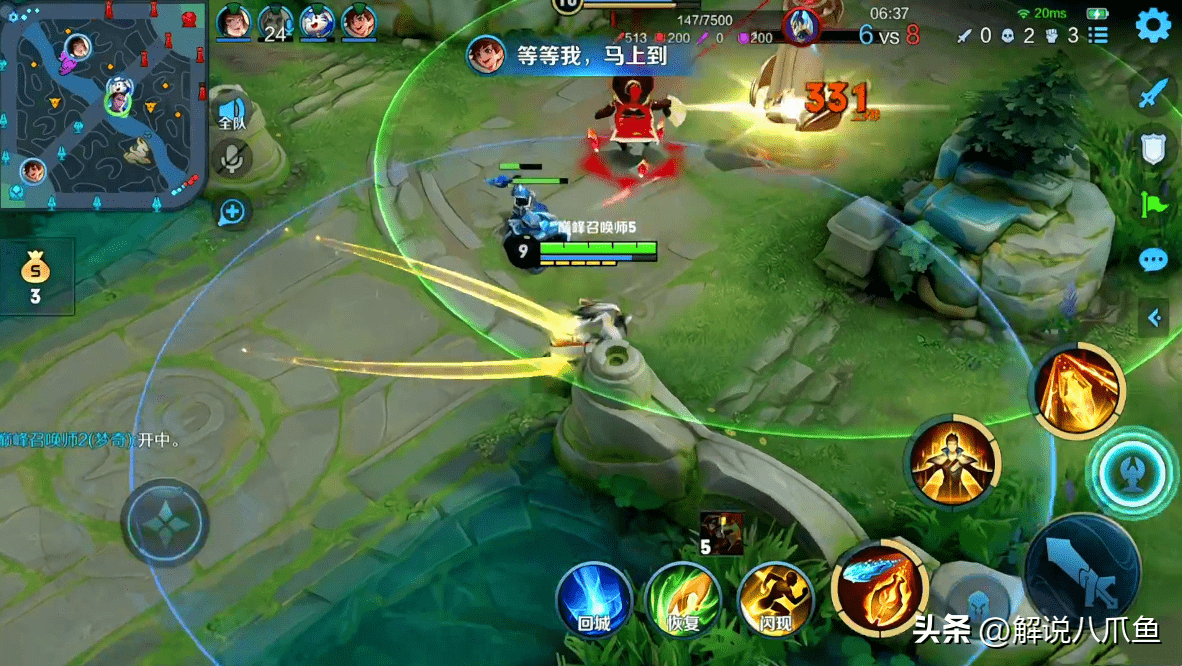
Task: Open the quick message plus bubble
Action: [232, 211]
